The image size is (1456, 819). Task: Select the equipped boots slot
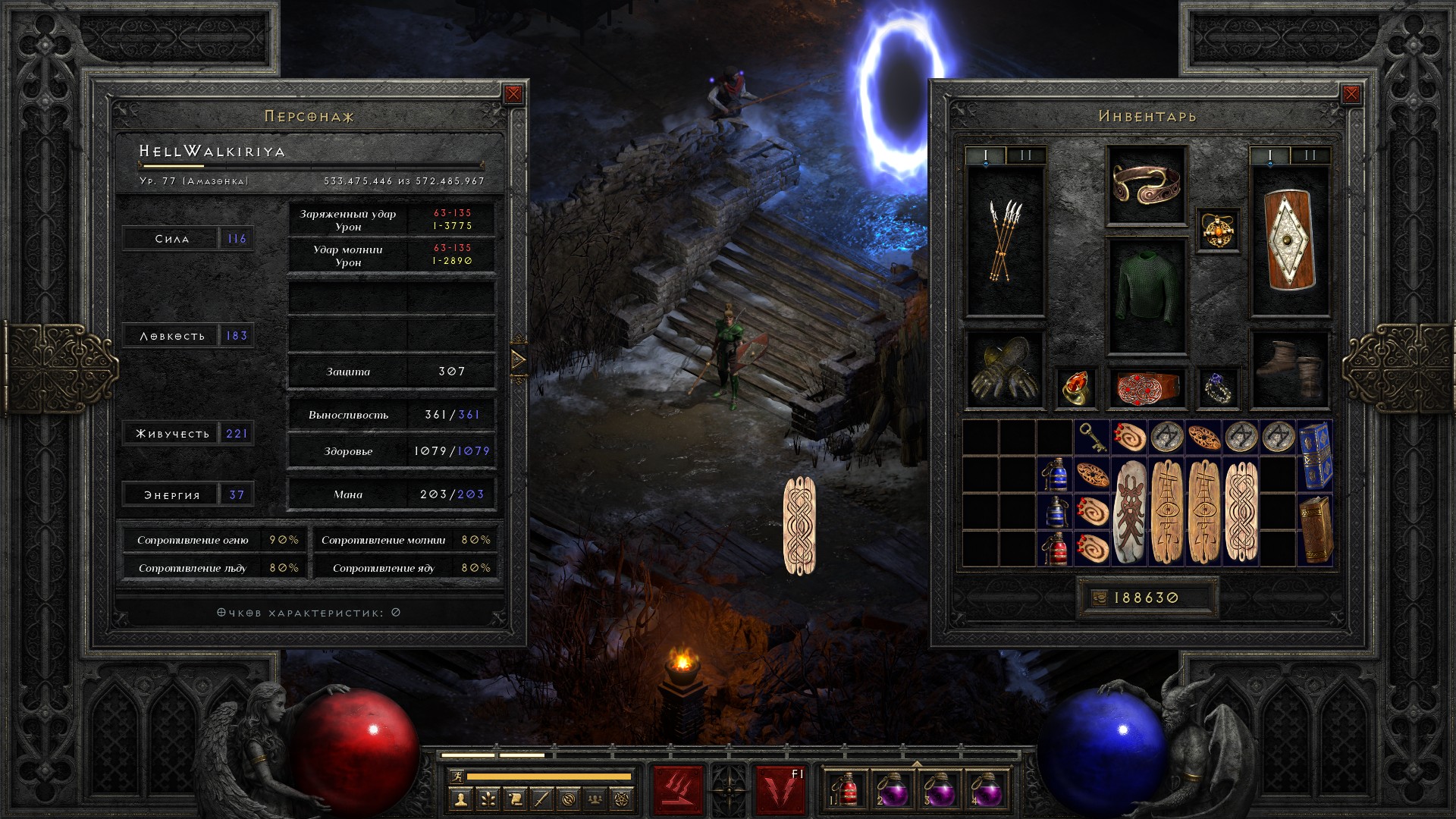pos(1289,369)
